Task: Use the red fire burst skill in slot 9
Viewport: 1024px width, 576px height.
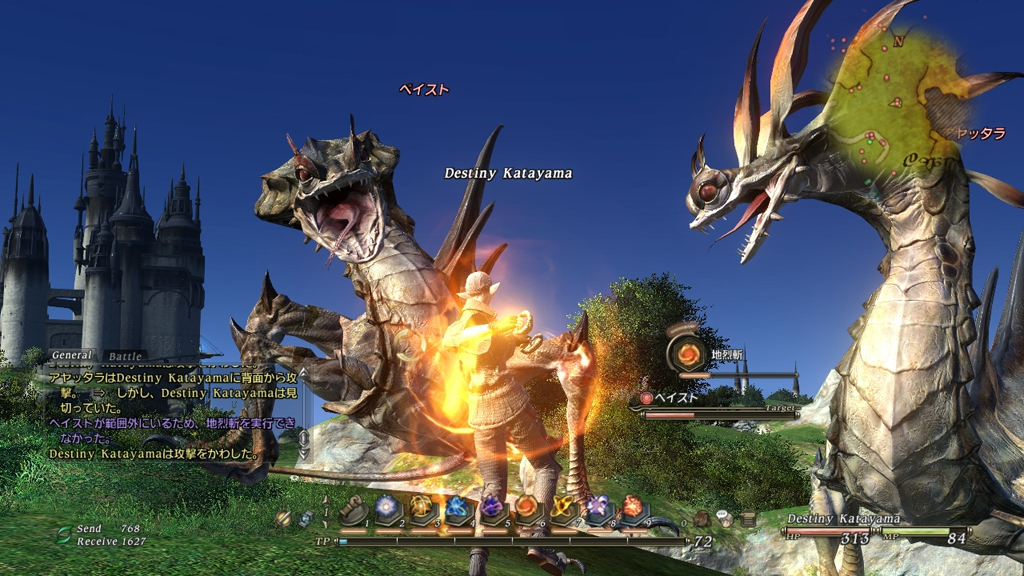Action: [633, 507]
